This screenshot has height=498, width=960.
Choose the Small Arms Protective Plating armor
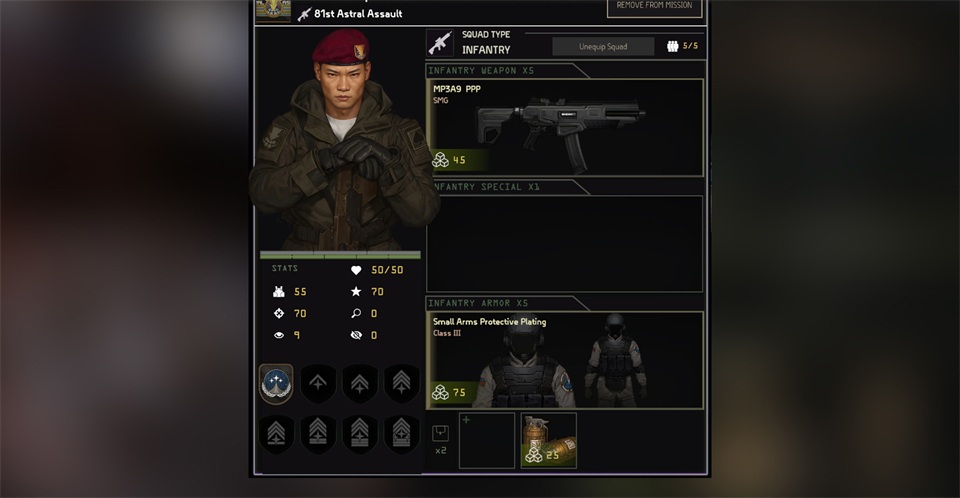(x=565, y=359)
